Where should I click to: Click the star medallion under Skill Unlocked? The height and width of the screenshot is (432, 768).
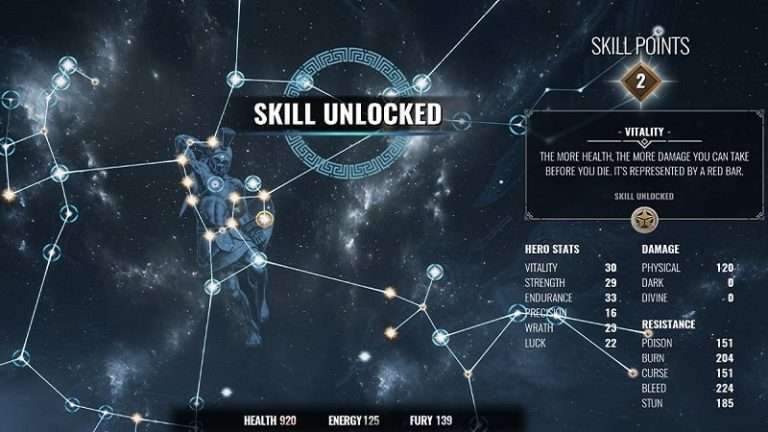point(637,219)
